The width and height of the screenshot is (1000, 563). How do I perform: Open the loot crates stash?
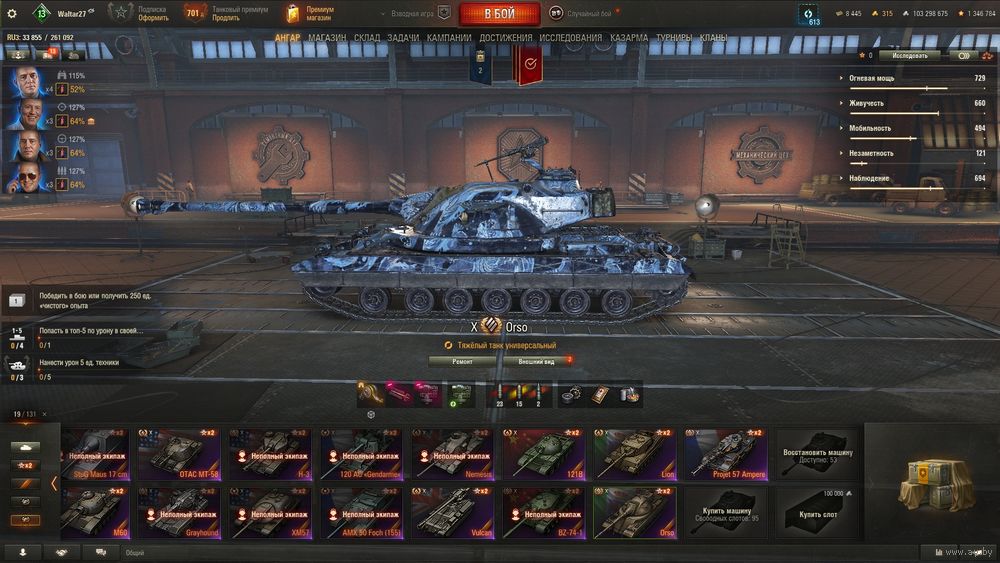point(931,487)
